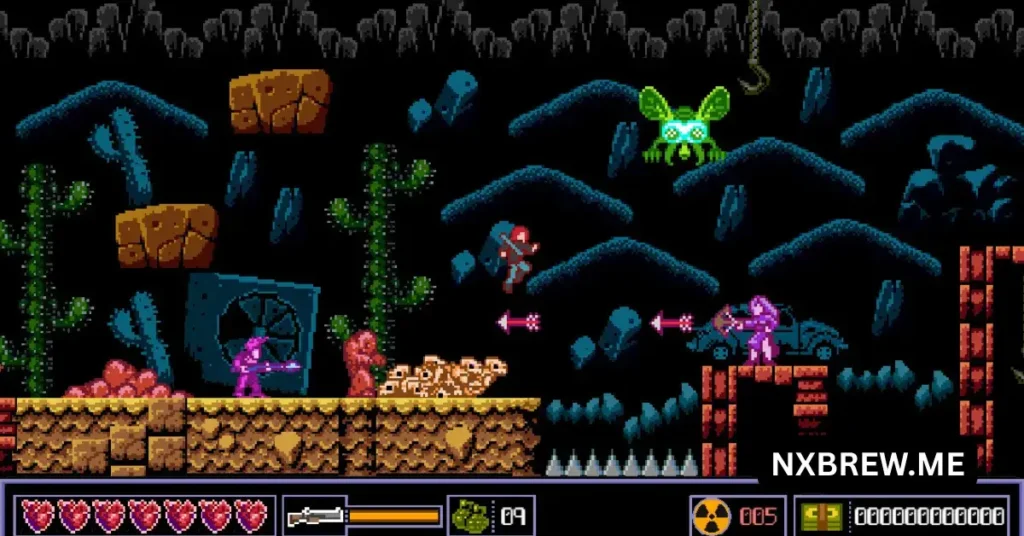Select the shotgun weapon icon
The height and width of the screenshot is (536, 1024).
click(313, 517)
